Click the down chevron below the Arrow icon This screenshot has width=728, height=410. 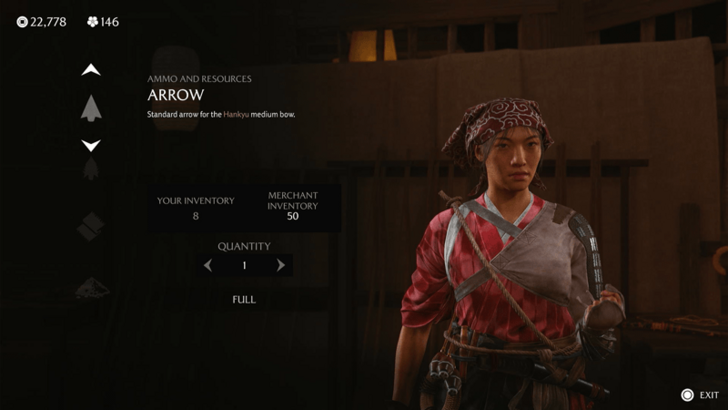coord(91,145)
